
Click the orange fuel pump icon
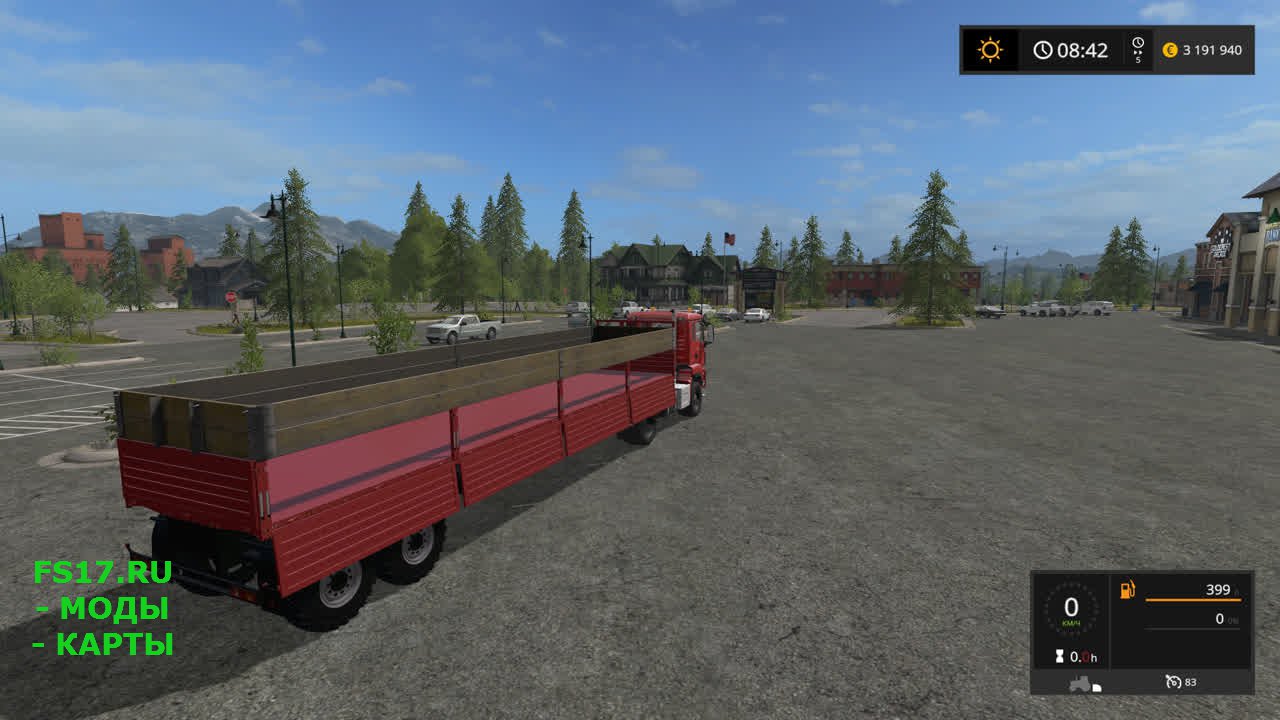click(1127, 590)
